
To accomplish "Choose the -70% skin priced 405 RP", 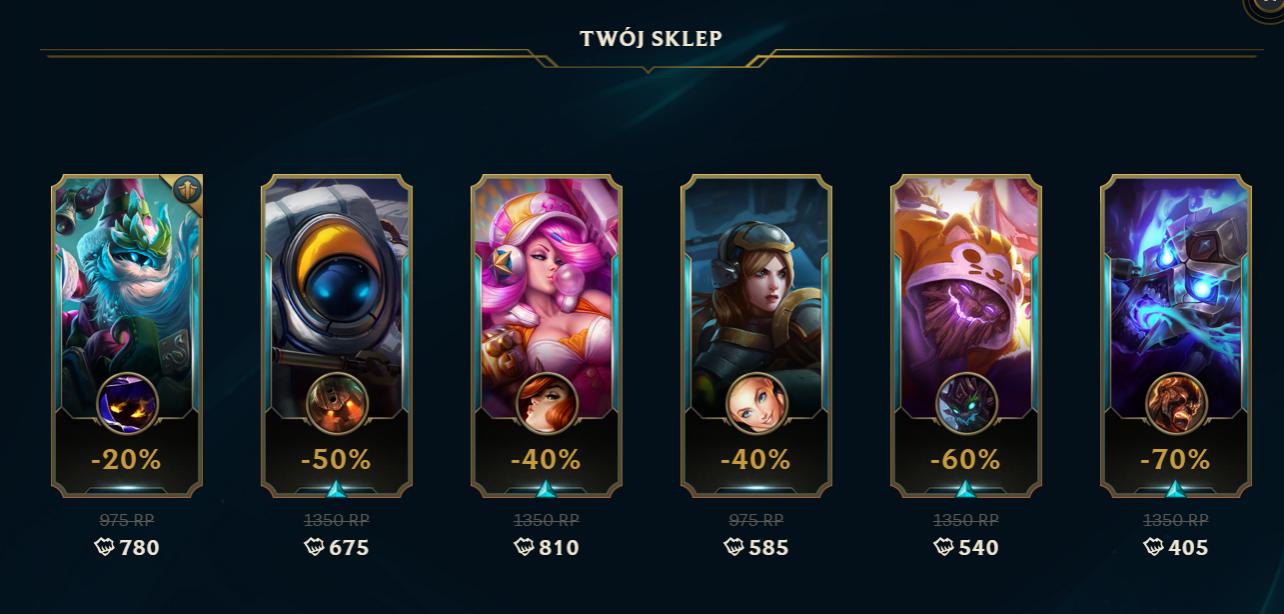I will coord(1176,335).
